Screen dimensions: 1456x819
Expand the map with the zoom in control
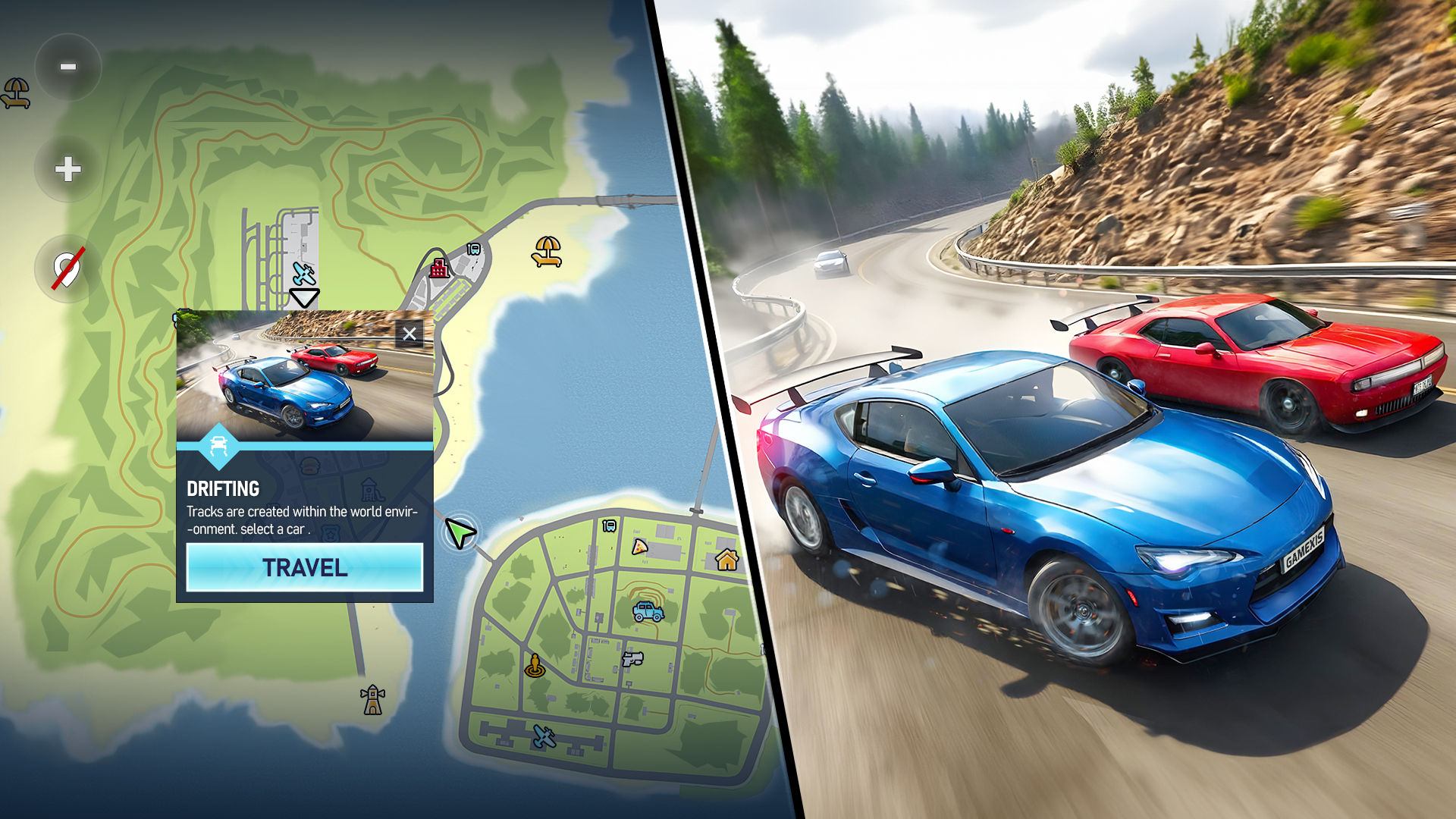[x=67, y=169]
